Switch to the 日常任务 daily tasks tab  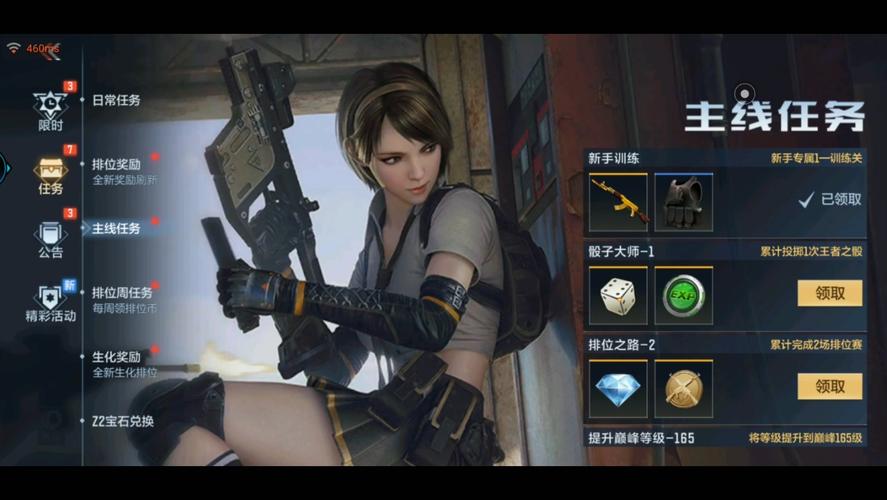point(116,100)
